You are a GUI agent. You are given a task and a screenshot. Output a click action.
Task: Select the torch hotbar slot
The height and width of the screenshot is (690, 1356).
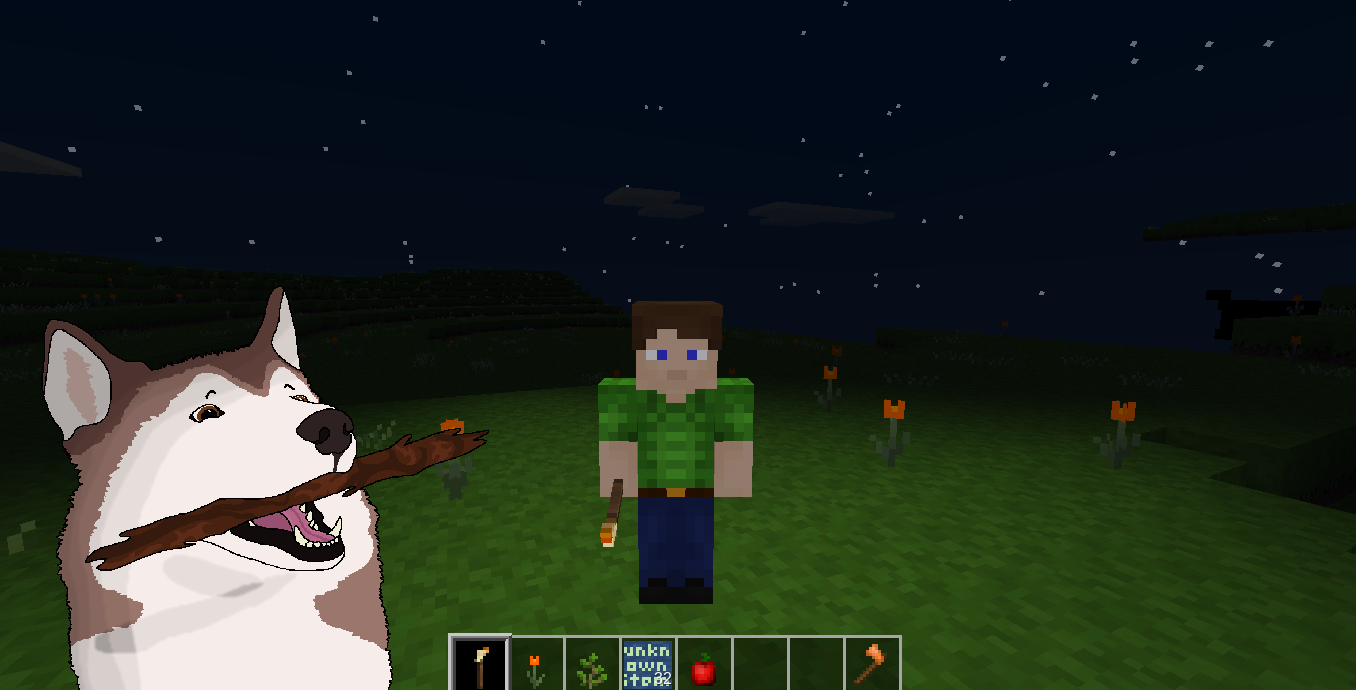click(x=481, y=664)
